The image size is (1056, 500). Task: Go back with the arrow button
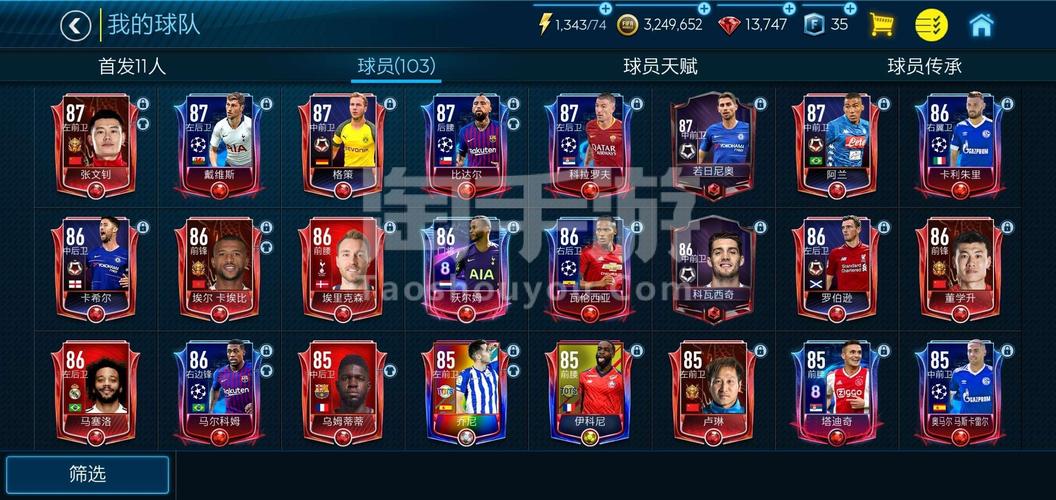(x=75, y=25)
